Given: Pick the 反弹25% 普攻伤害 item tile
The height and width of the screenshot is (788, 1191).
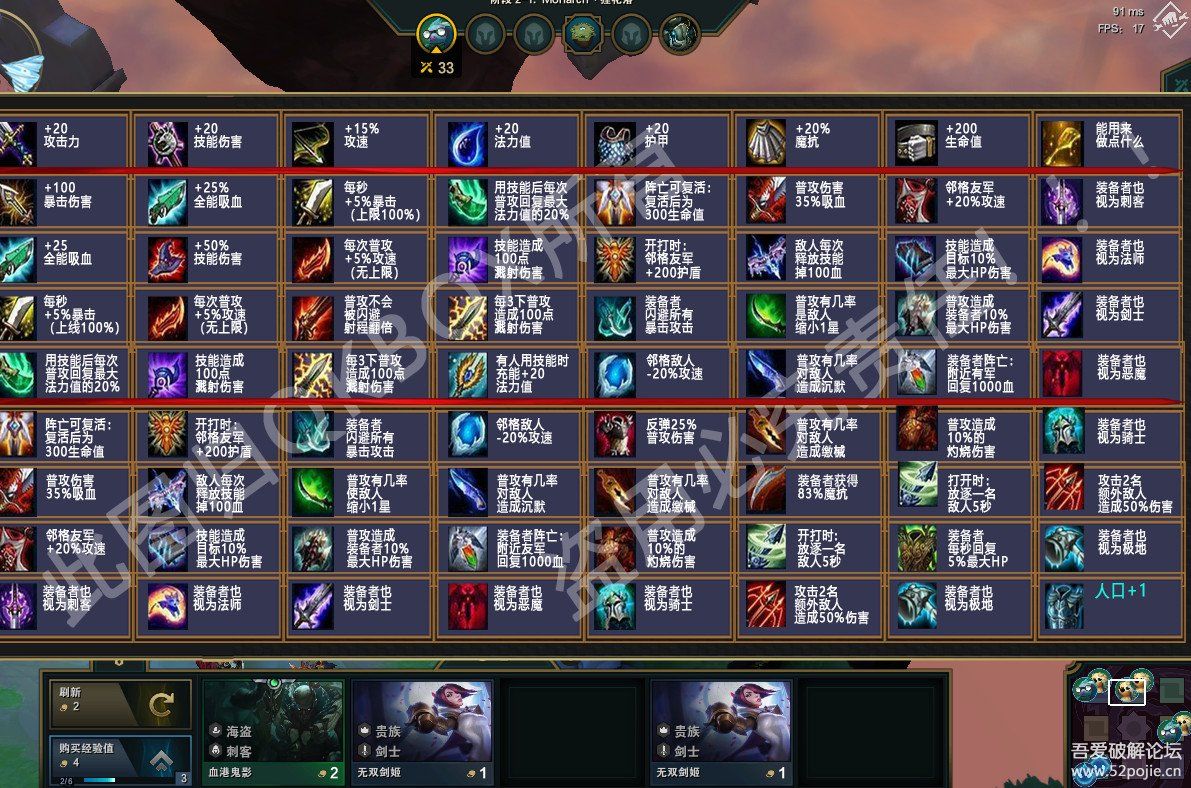Looking at the screenshot, I should coord(657,432).
